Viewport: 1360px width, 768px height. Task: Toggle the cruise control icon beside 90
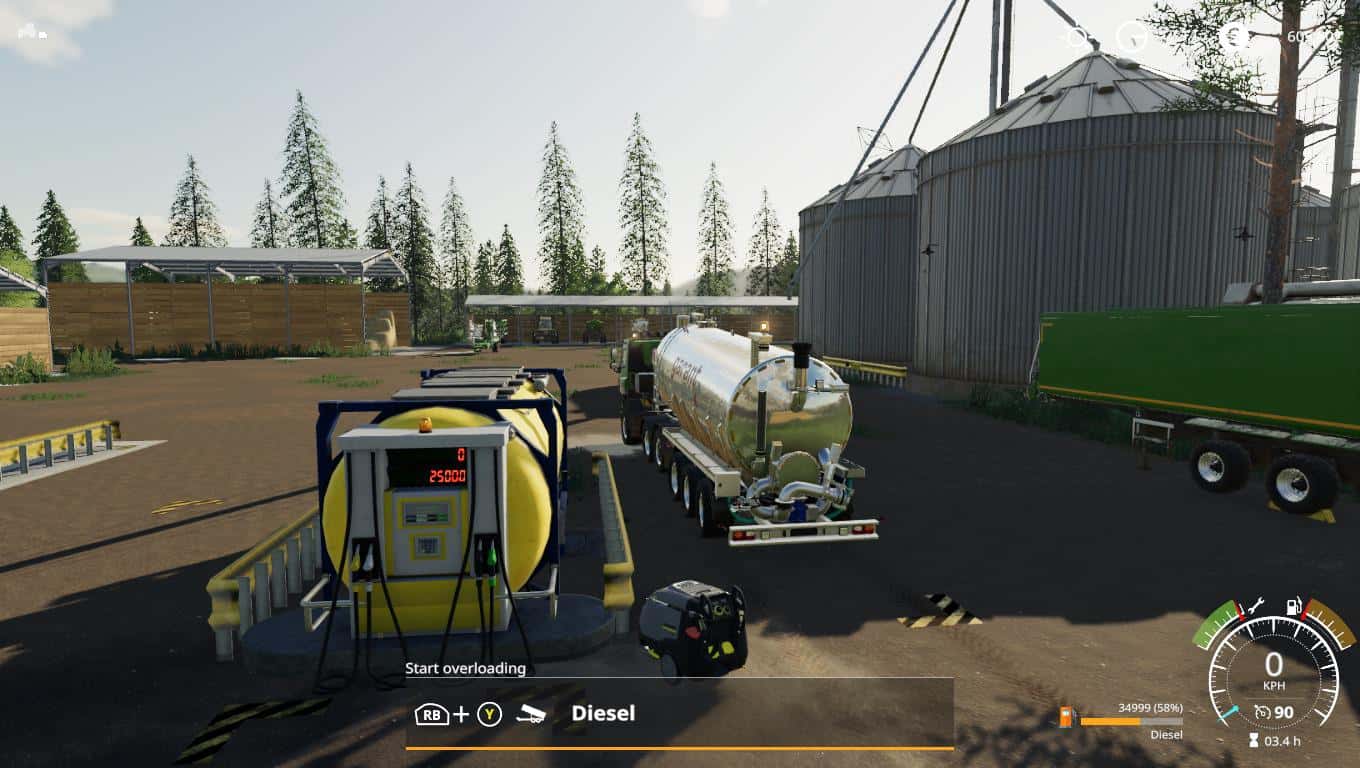point(1263,712)
